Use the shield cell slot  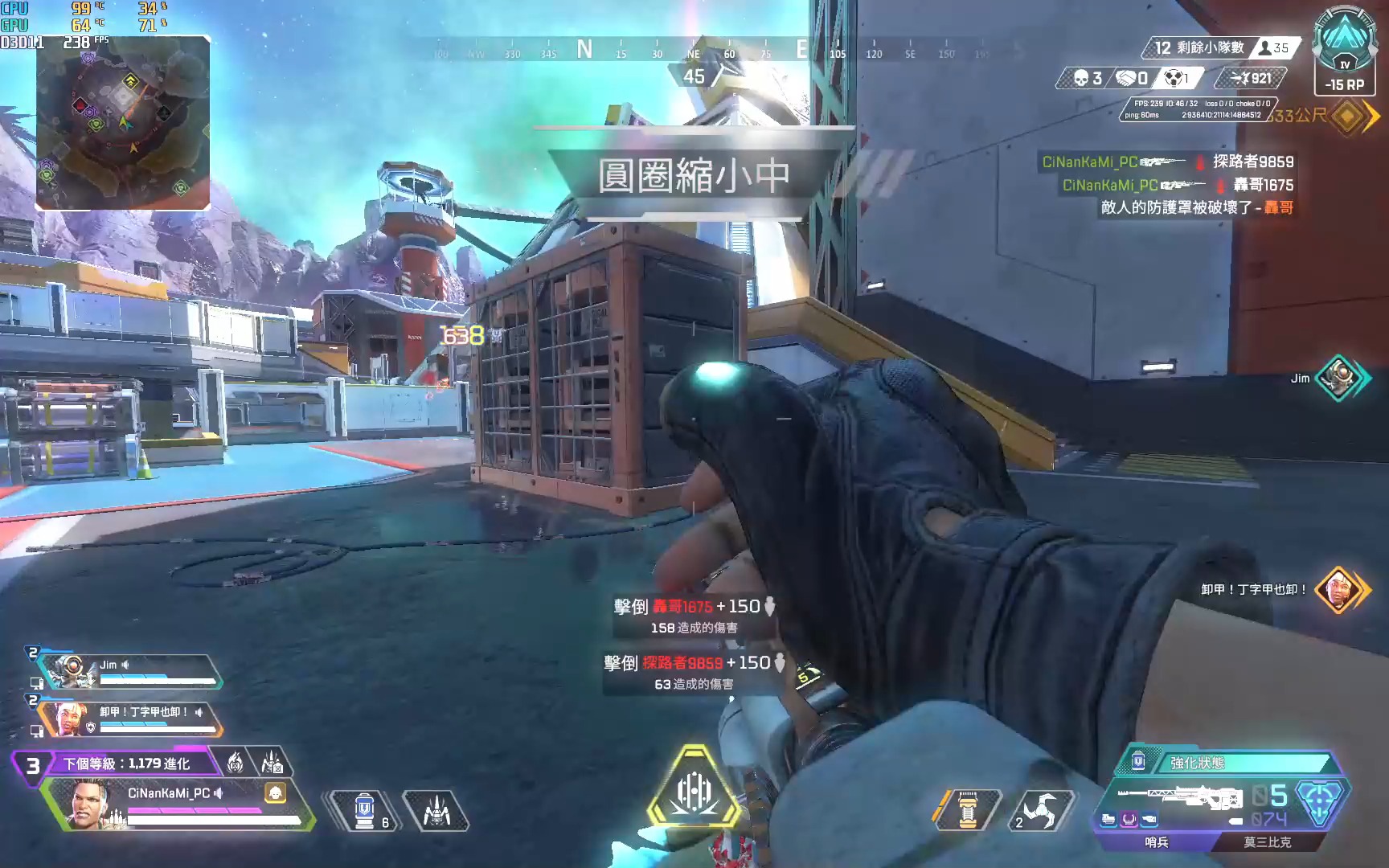pyautogui.click(x=367, y=810)
